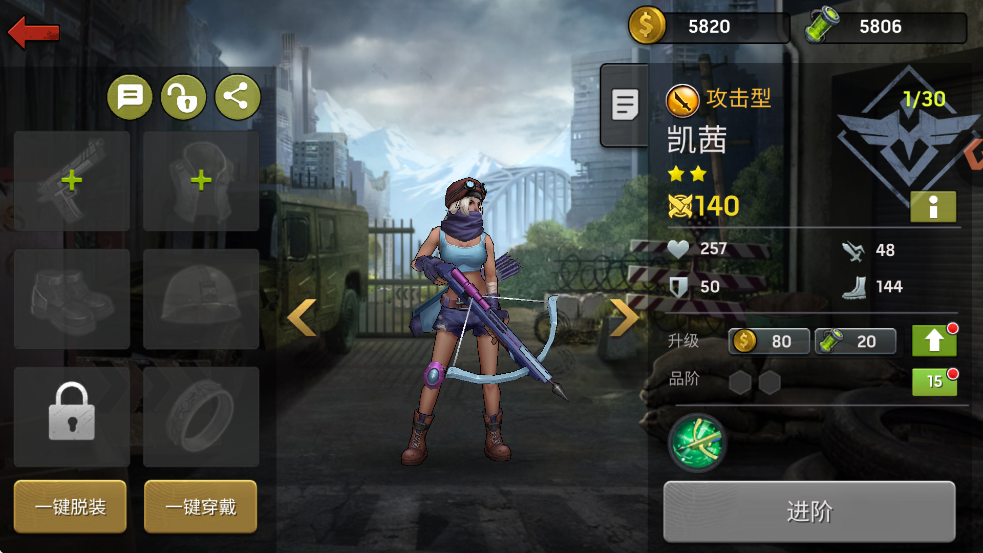Image resolution: width=983 pixels, height=553 pixels.
Task: Select the helmet equipment slot
Action: tap(201, 299)
